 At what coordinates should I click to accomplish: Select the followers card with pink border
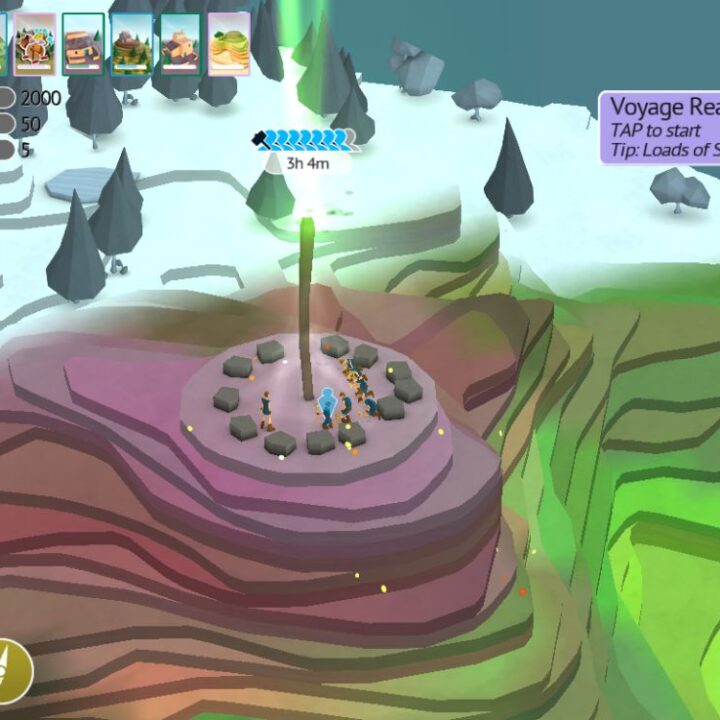point(35,44)
